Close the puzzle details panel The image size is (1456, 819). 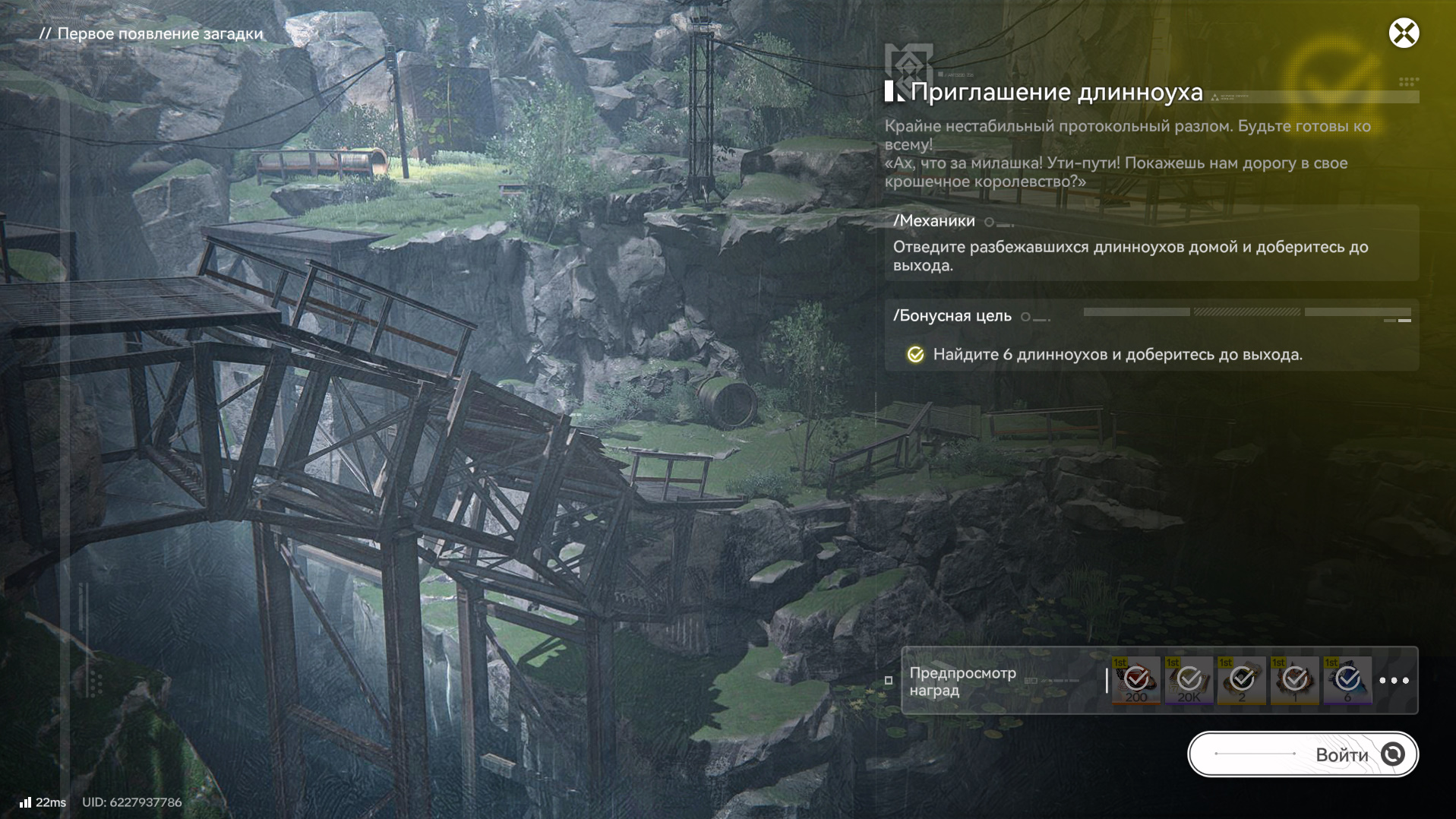[x=1404, y=33]
